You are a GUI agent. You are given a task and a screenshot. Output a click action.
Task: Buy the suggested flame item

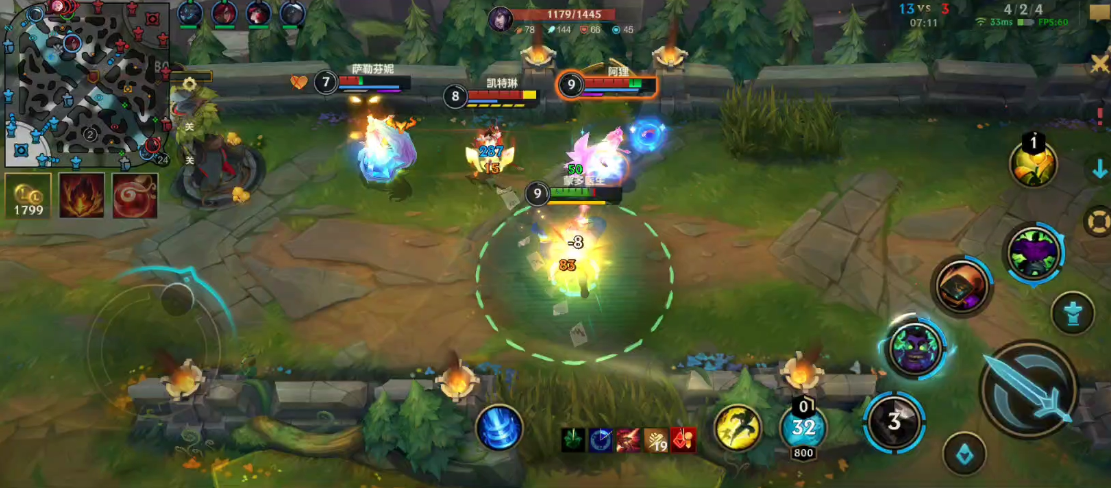(x=81, y=196)
